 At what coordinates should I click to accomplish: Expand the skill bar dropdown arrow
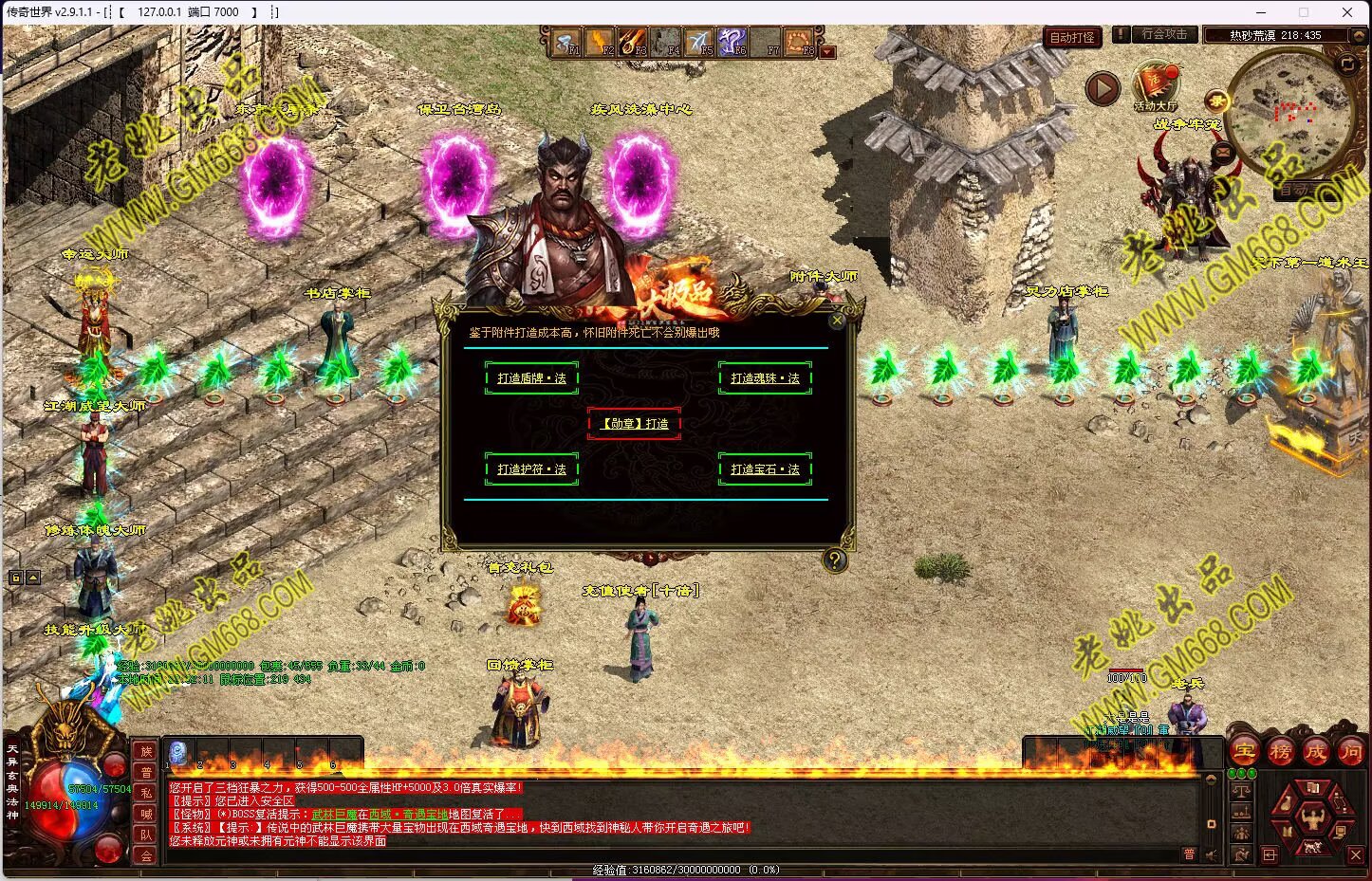pos(827,52)
